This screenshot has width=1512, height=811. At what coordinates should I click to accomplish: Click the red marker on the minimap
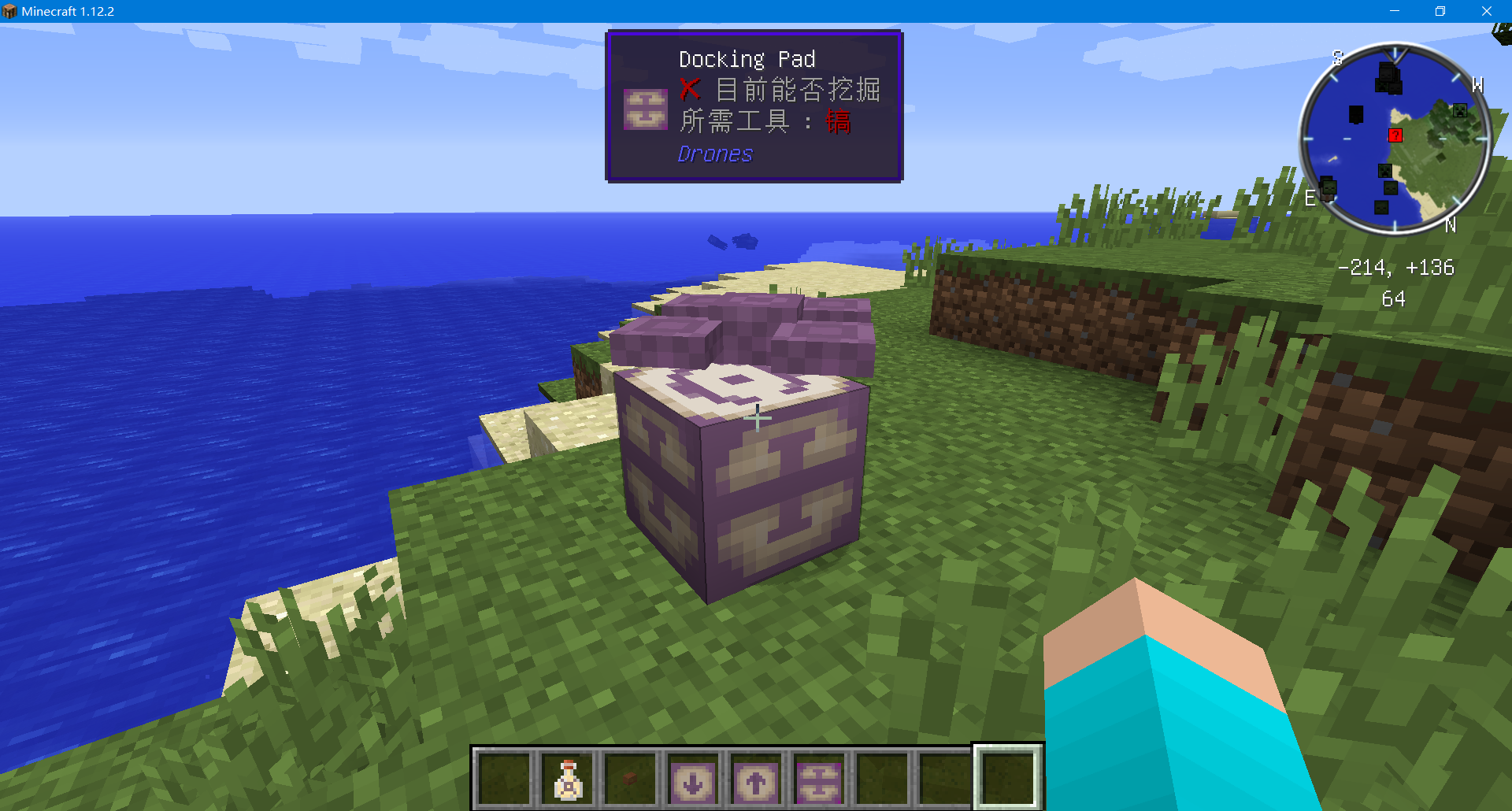[1395, 135]
